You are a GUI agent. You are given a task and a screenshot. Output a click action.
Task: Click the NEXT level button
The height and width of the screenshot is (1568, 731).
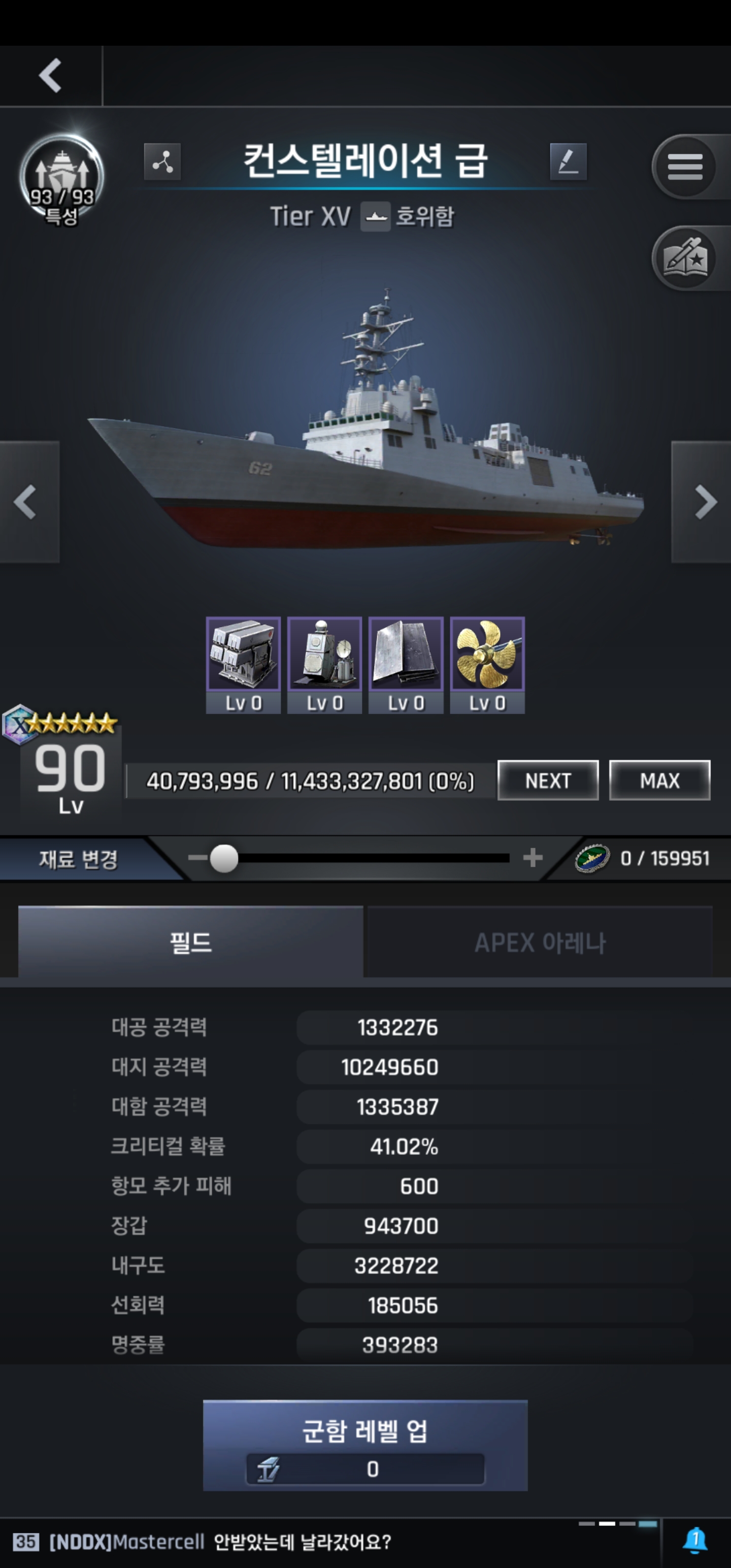pos(548,780)
